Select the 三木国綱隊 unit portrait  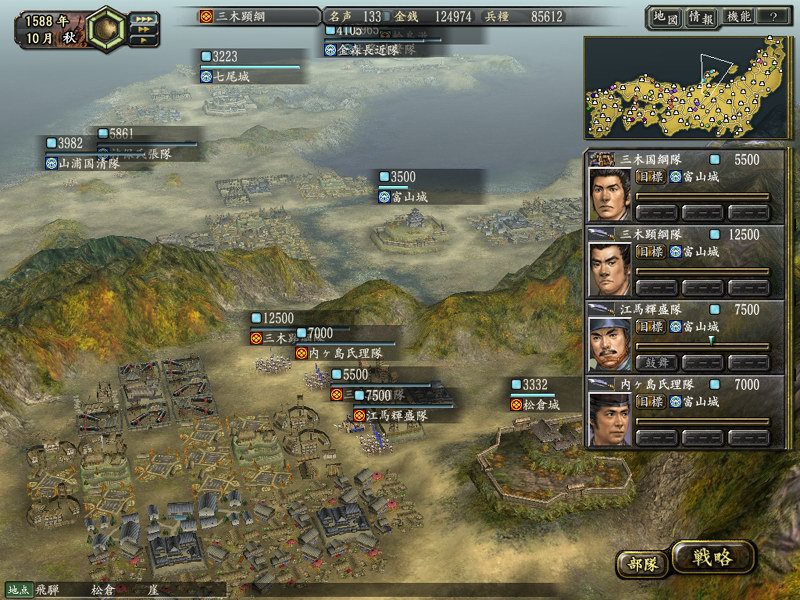point(610,194)
